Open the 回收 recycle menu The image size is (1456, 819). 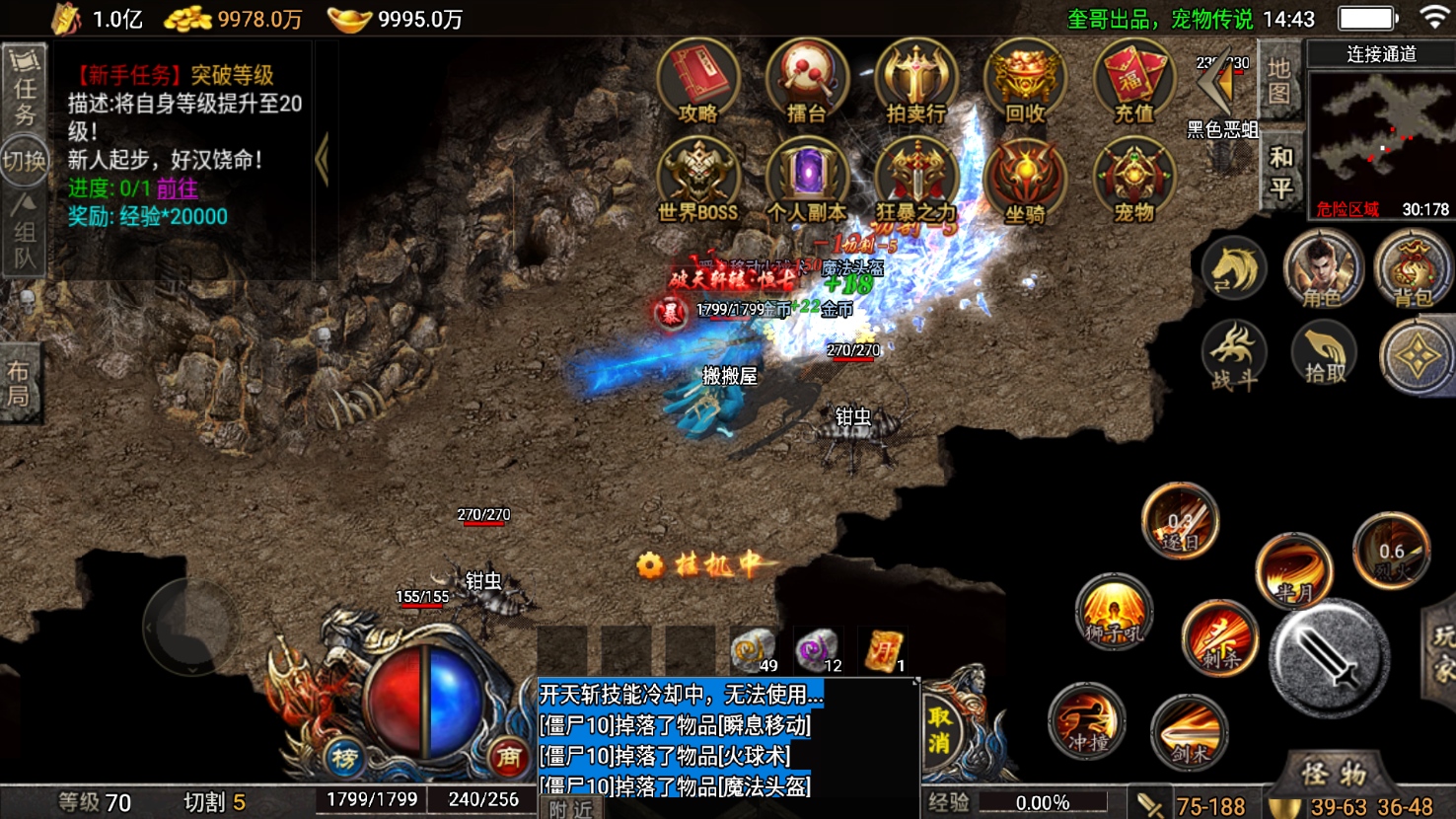1025,81
